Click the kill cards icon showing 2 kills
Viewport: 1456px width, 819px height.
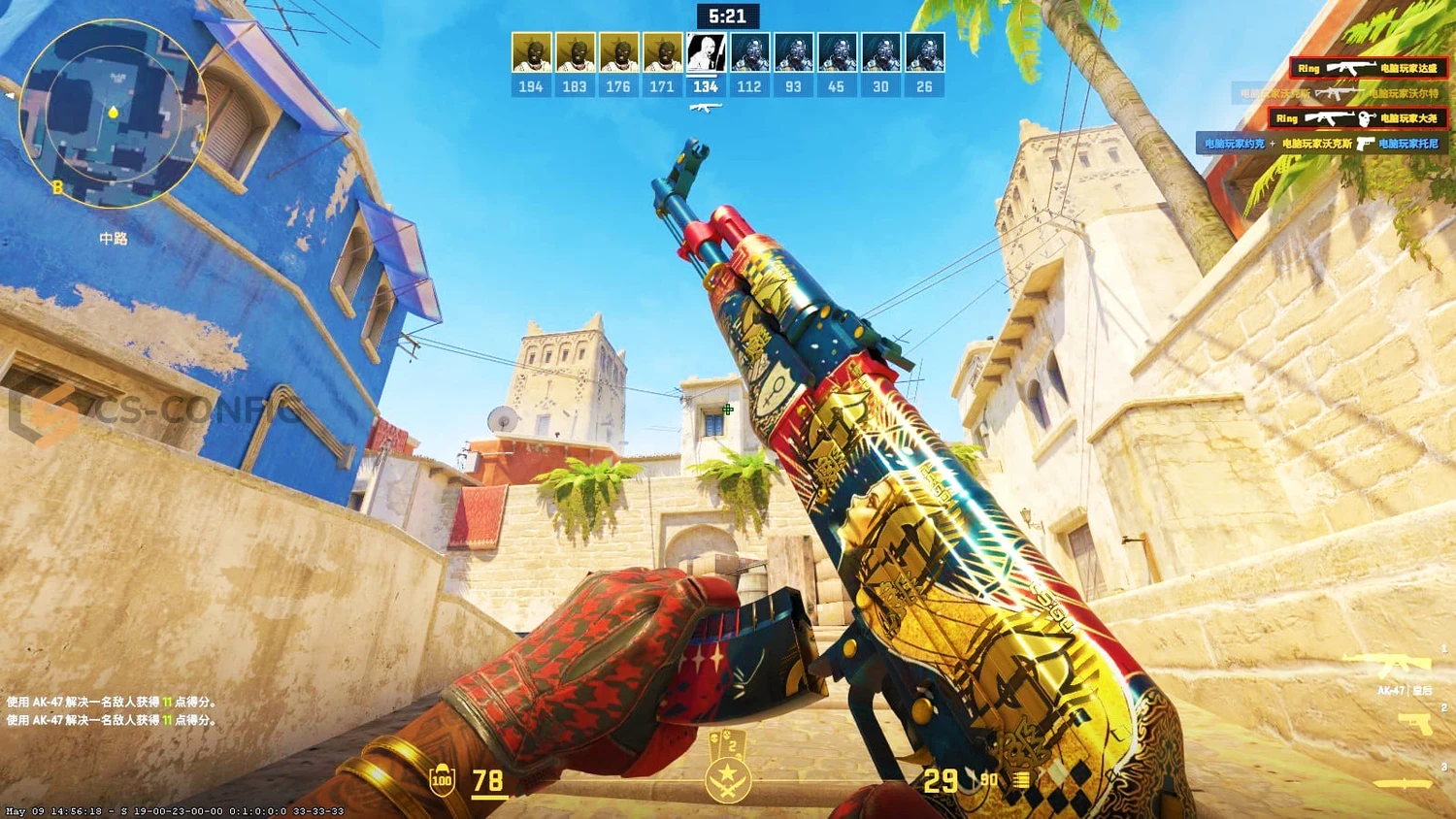pos(729,743)
